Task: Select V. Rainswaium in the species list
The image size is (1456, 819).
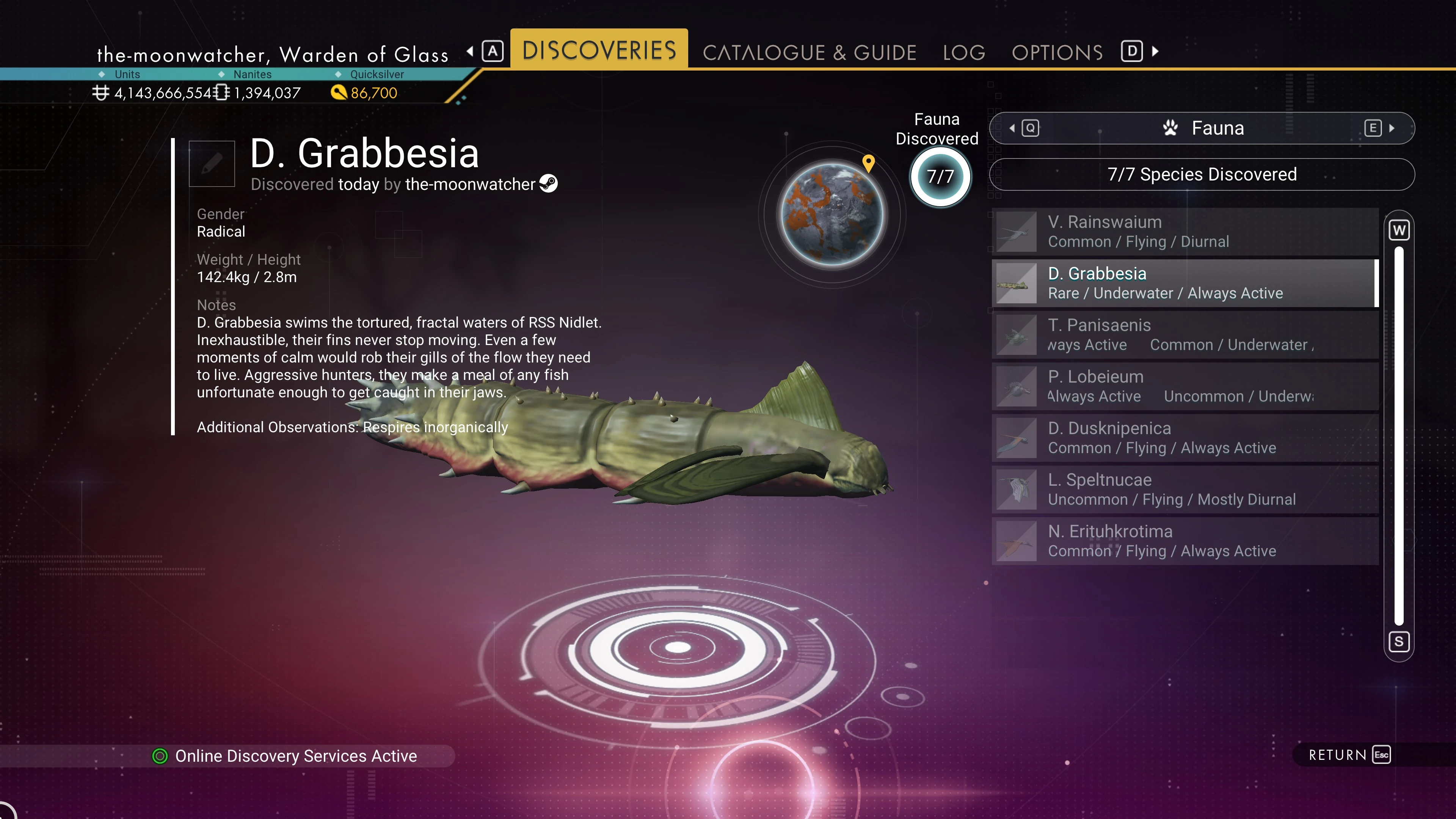Action: click(1185, 232)
